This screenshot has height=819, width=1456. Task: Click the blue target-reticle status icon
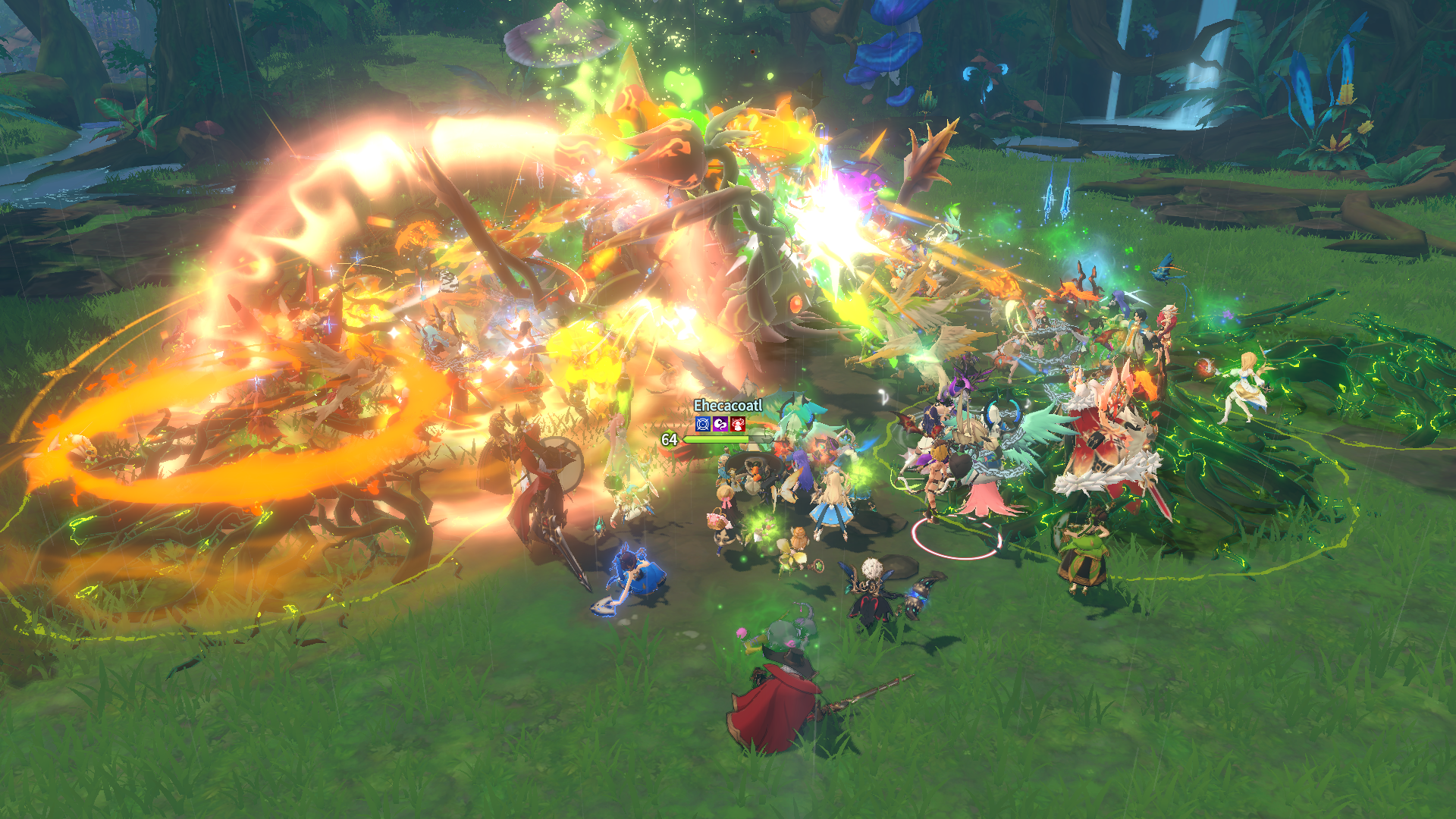click(x=703, y=425)
